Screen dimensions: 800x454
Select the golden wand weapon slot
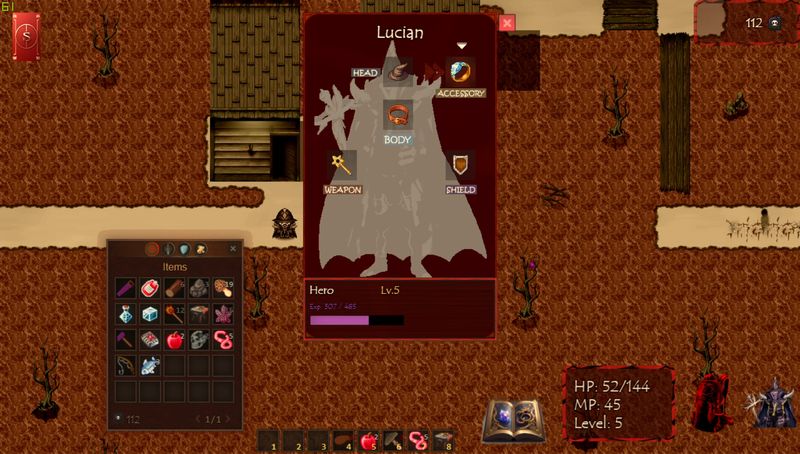pyautogui.click(x=343, y=165)
